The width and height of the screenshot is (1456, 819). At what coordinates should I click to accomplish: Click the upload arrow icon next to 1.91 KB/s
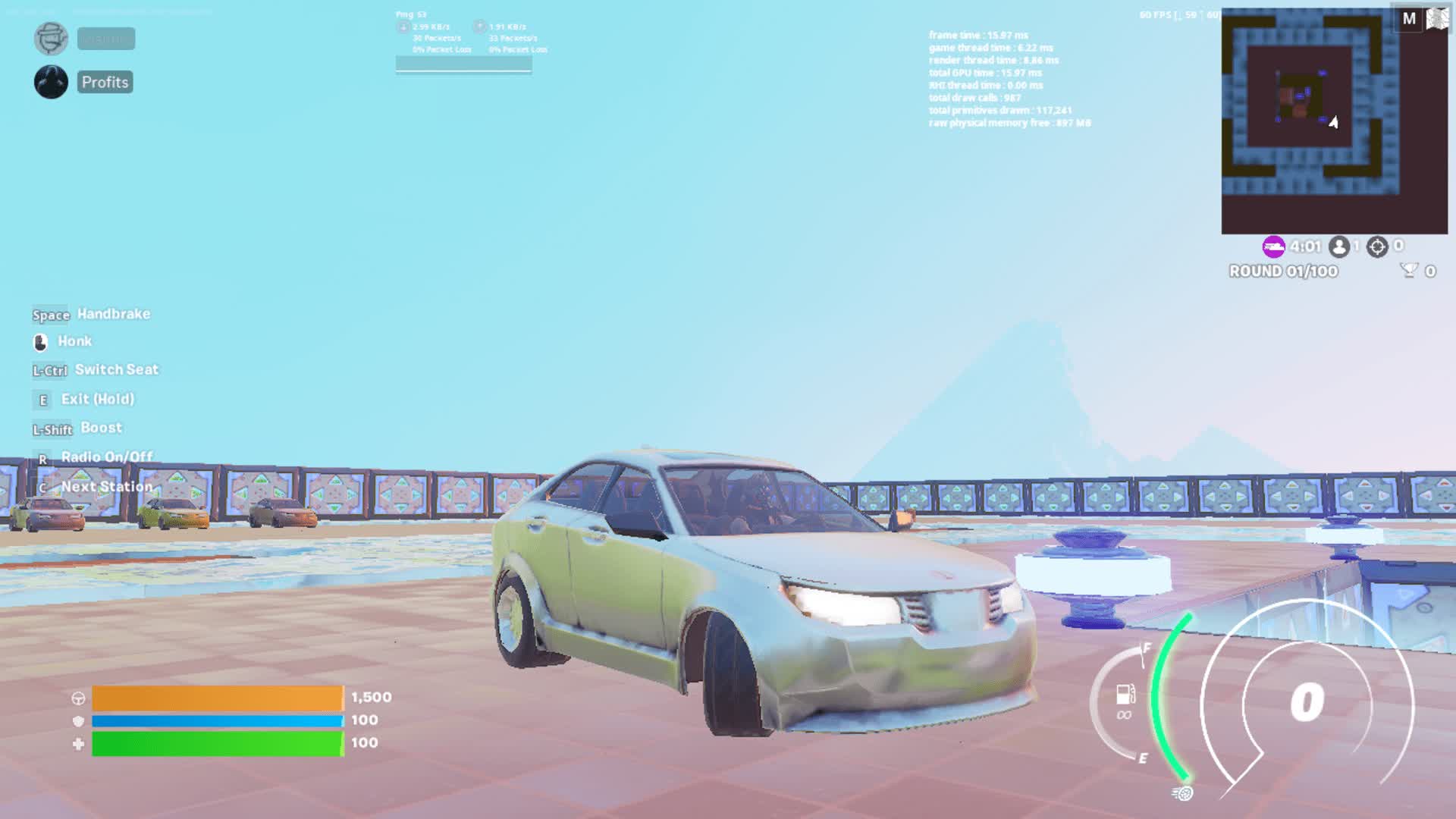pos(479,25)
